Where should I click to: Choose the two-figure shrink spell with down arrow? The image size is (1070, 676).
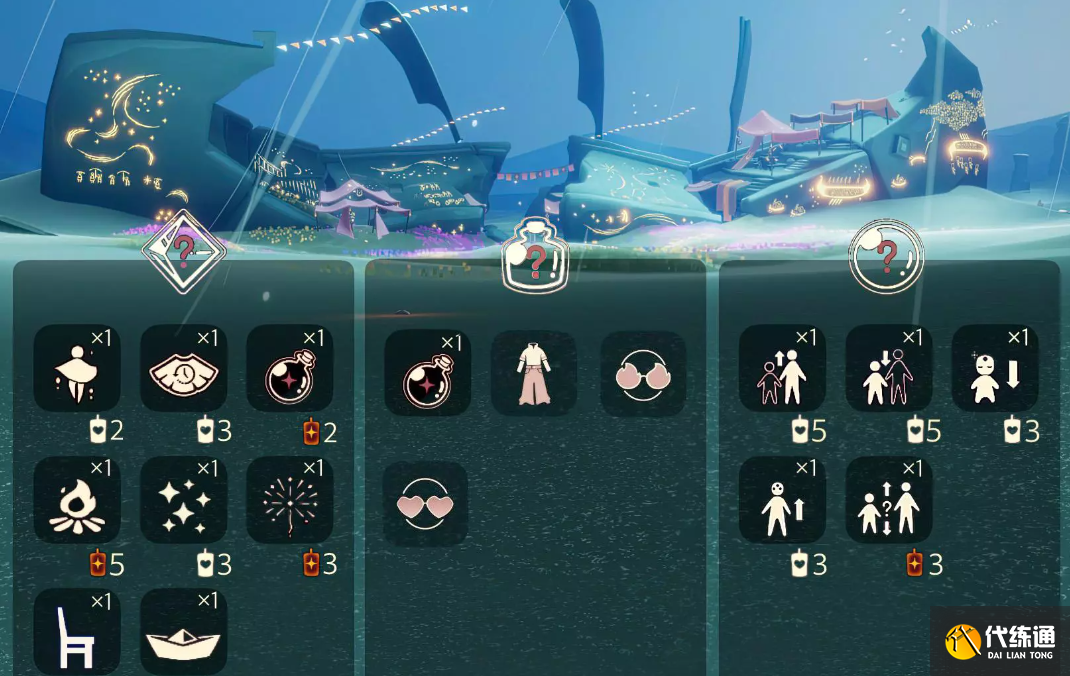tap(889, 368)
